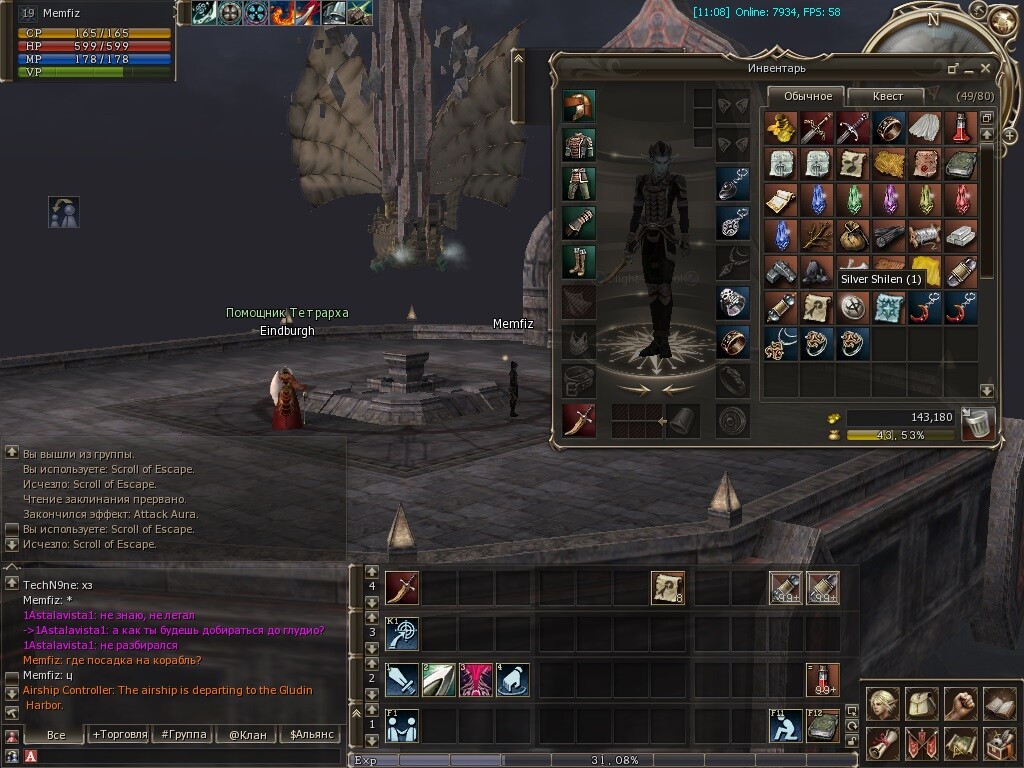The width and height of the screenshot is (1024, 768).
Task: Select the #Группа chat tab
Action: (181, 734)
